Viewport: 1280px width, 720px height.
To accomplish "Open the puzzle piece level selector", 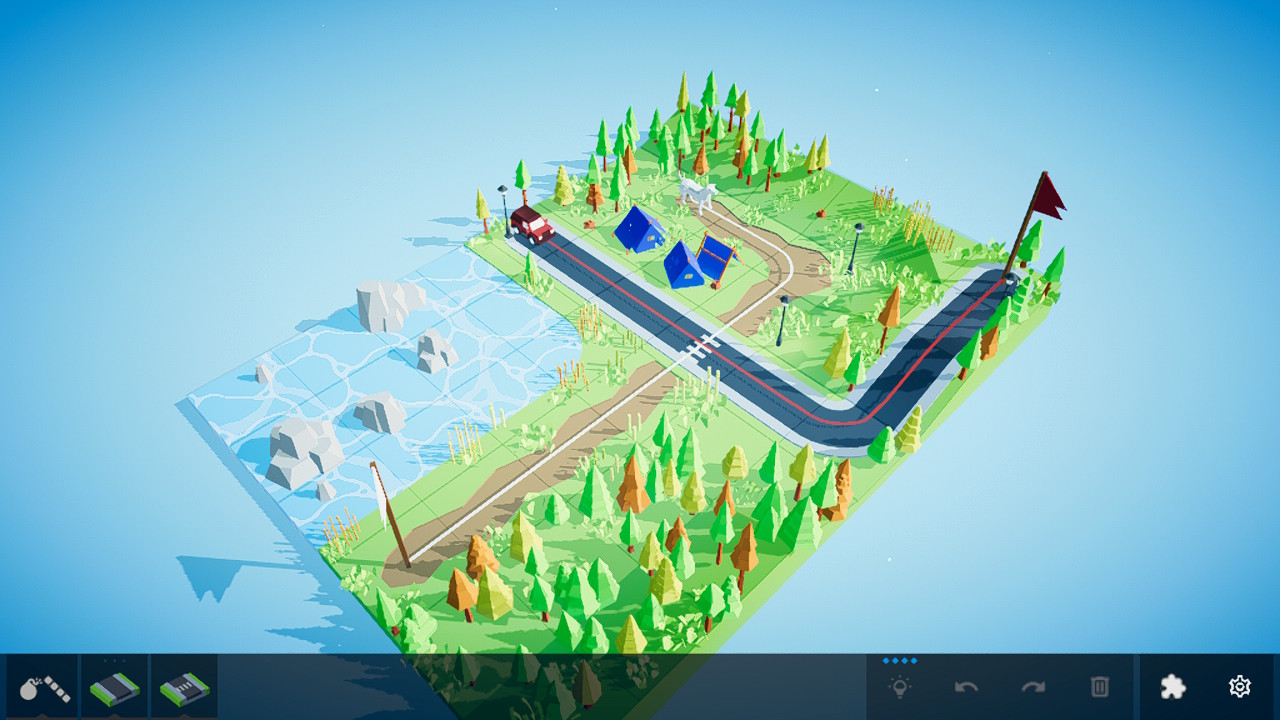I will (x=1172, y=687).
